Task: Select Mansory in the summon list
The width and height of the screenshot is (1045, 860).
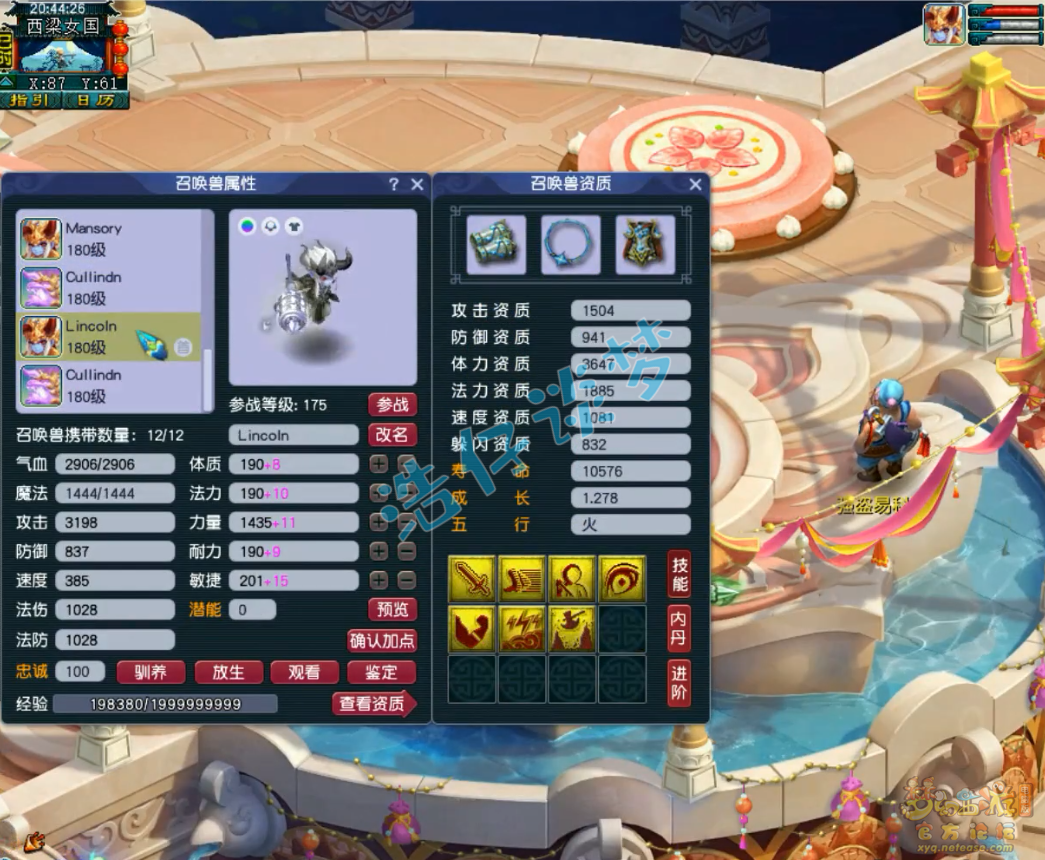Action: (x=108, y=239)
